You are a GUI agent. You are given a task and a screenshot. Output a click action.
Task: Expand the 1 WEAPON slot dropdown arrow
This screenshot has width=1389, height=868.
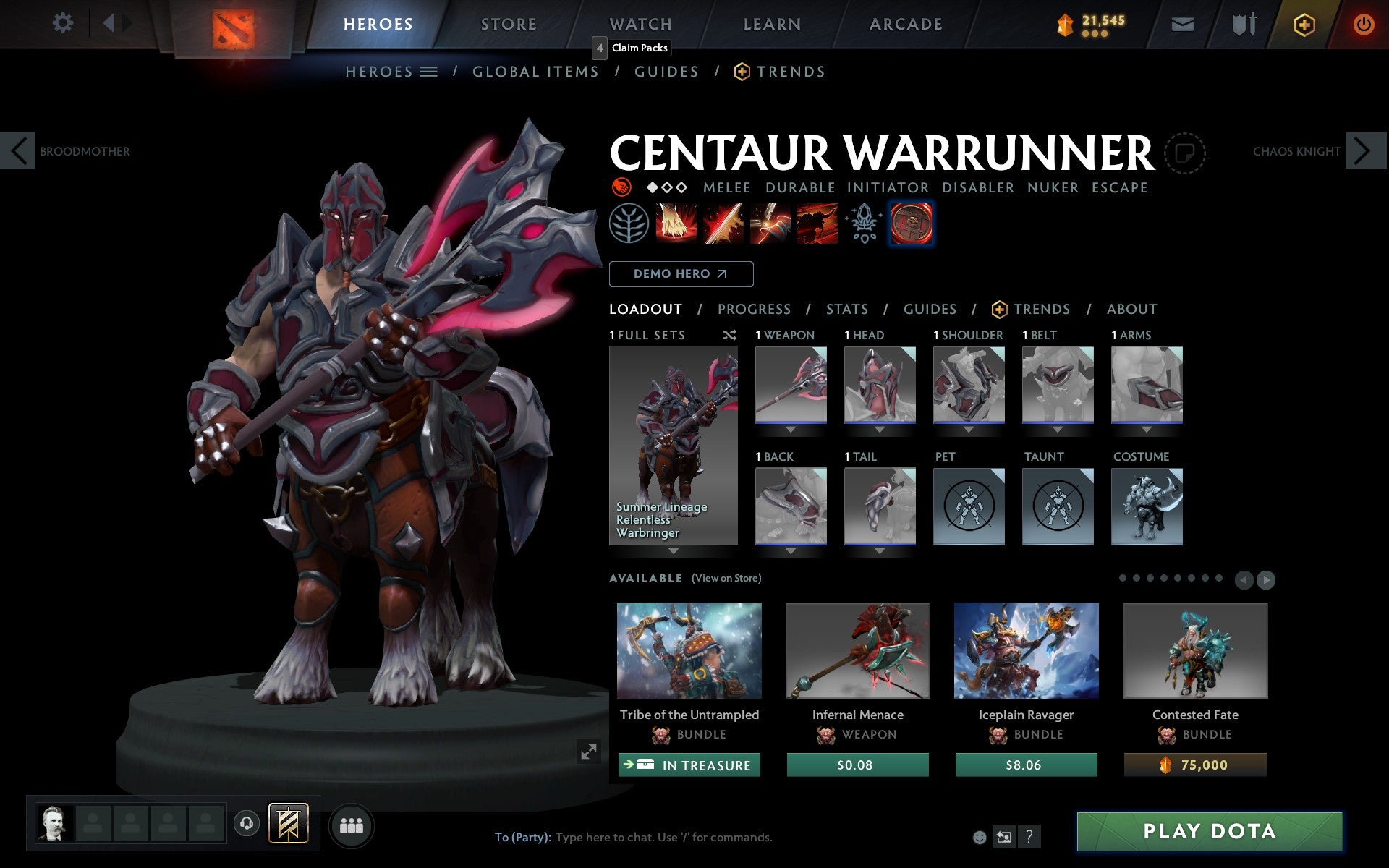tap(791, 428)
